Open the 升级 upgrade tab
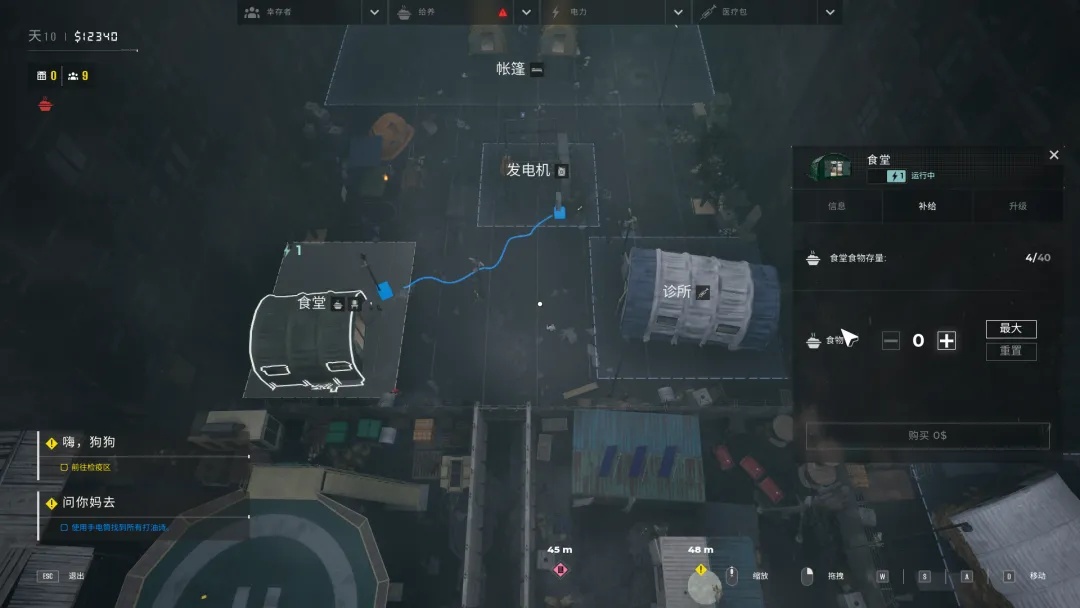 (x=1017, y=206)
